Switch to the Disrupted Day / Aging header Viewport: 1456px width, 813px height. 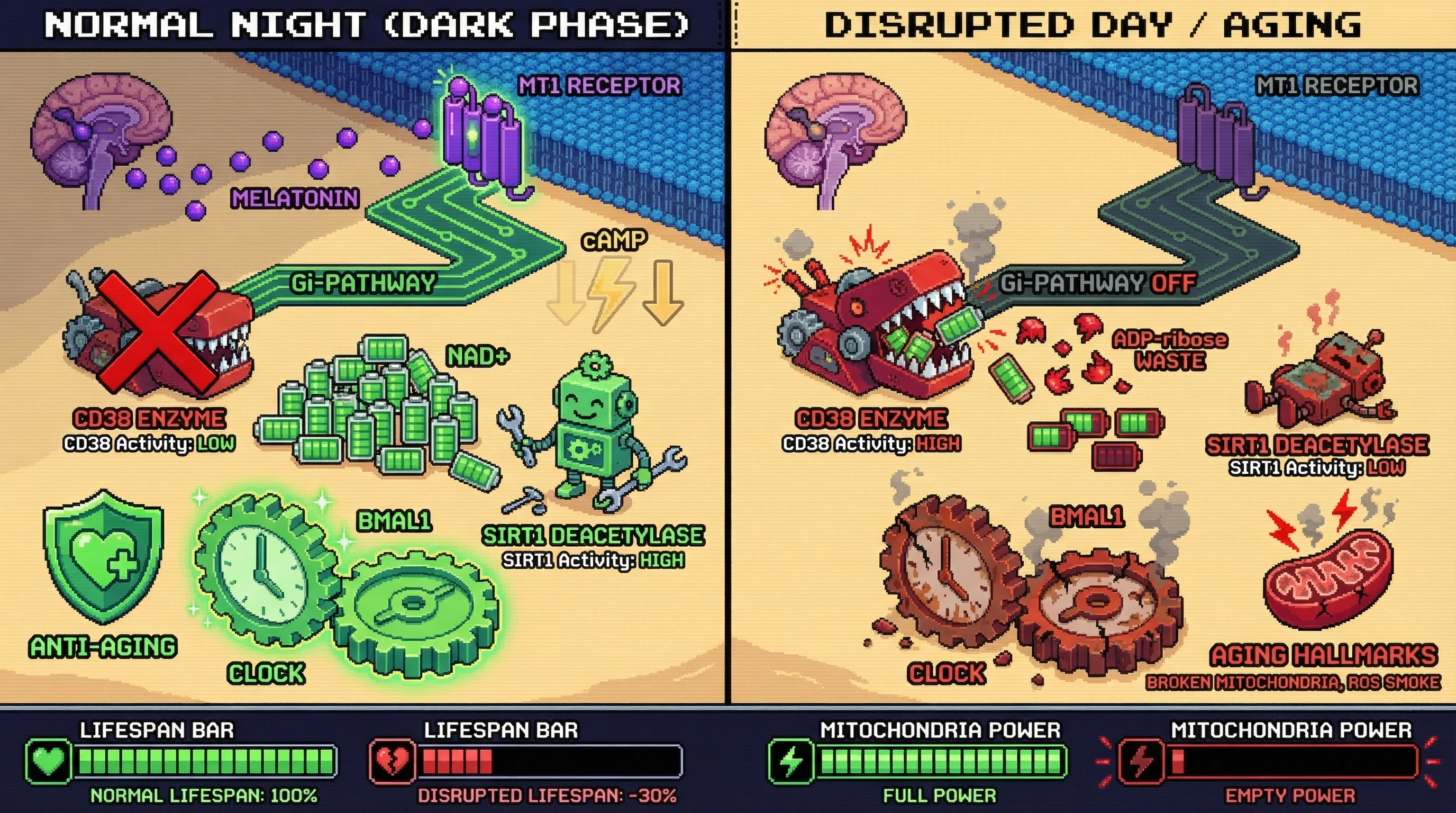click(x=1092, y=25)
